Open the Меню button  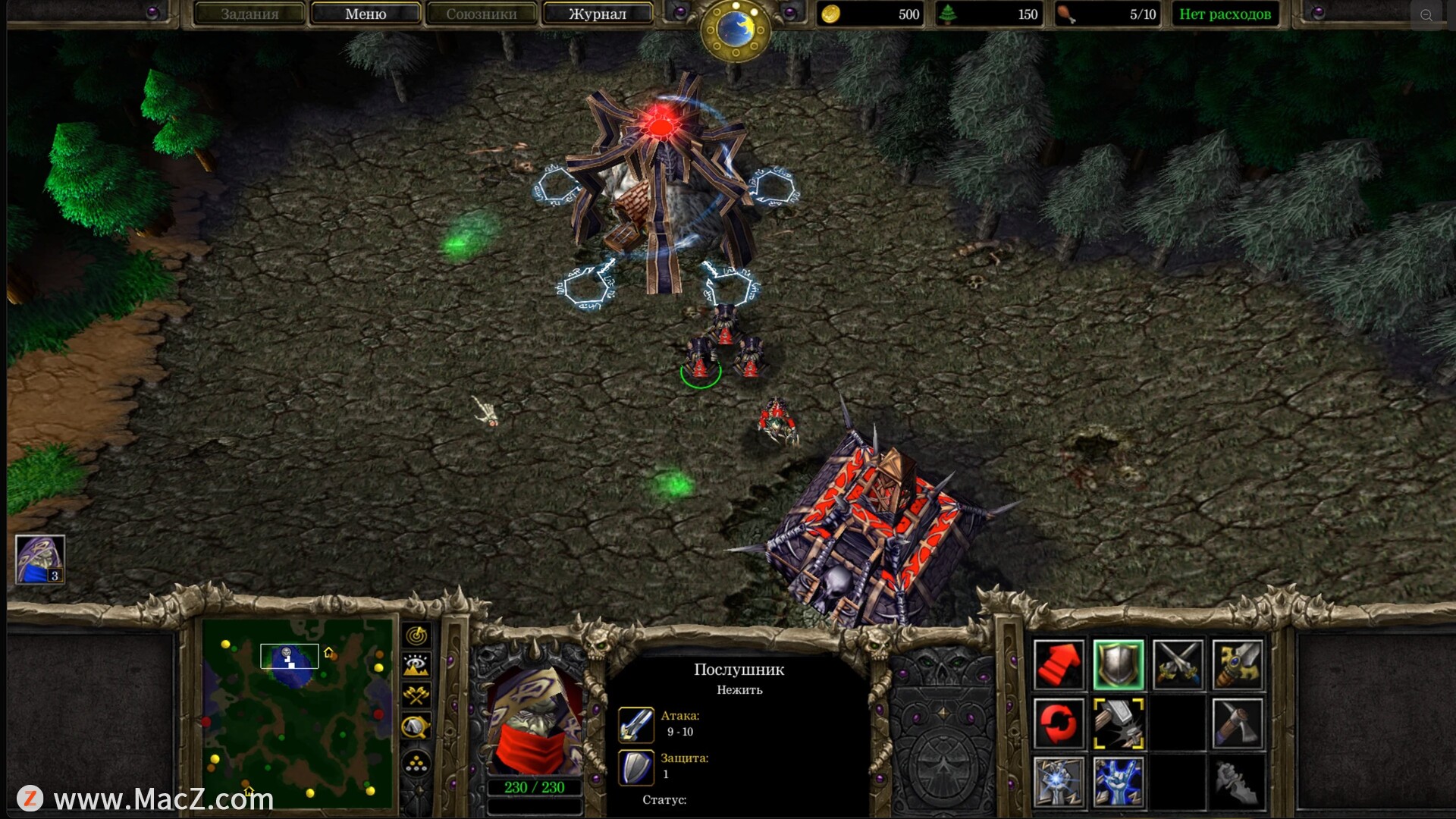pos(366,14)
